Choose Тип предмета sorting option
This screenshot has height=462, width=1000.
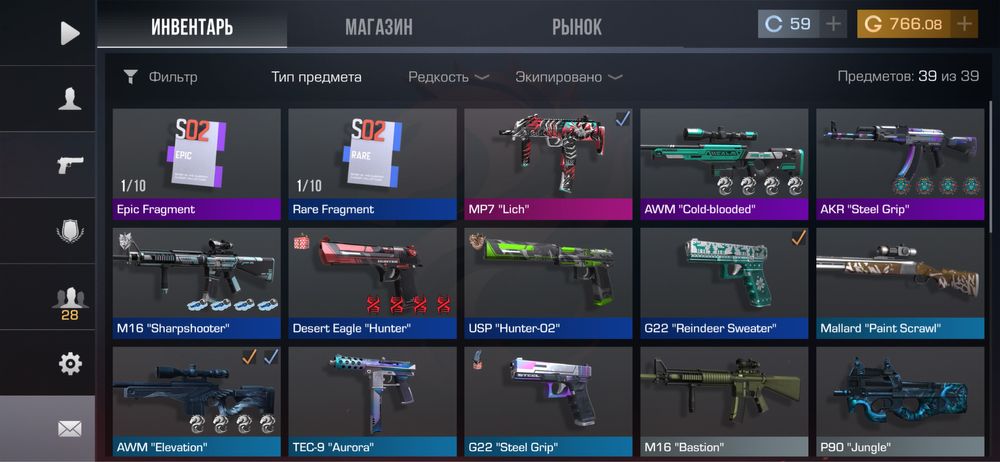[x=316, y=77]
